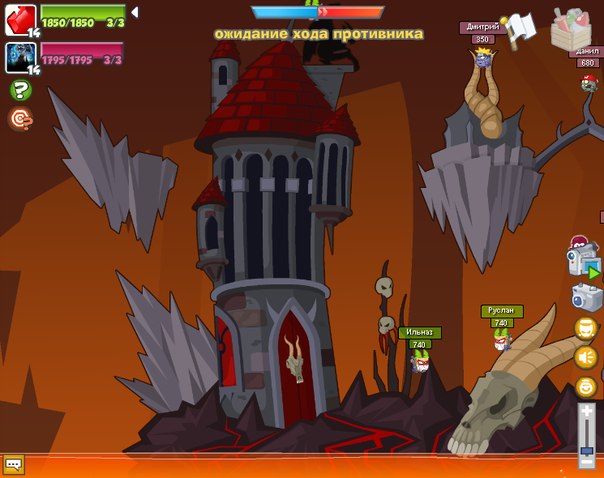This screenshot has width=604, height=478.
Task: Open the chat speech bubble button
Action: [13, 465]
